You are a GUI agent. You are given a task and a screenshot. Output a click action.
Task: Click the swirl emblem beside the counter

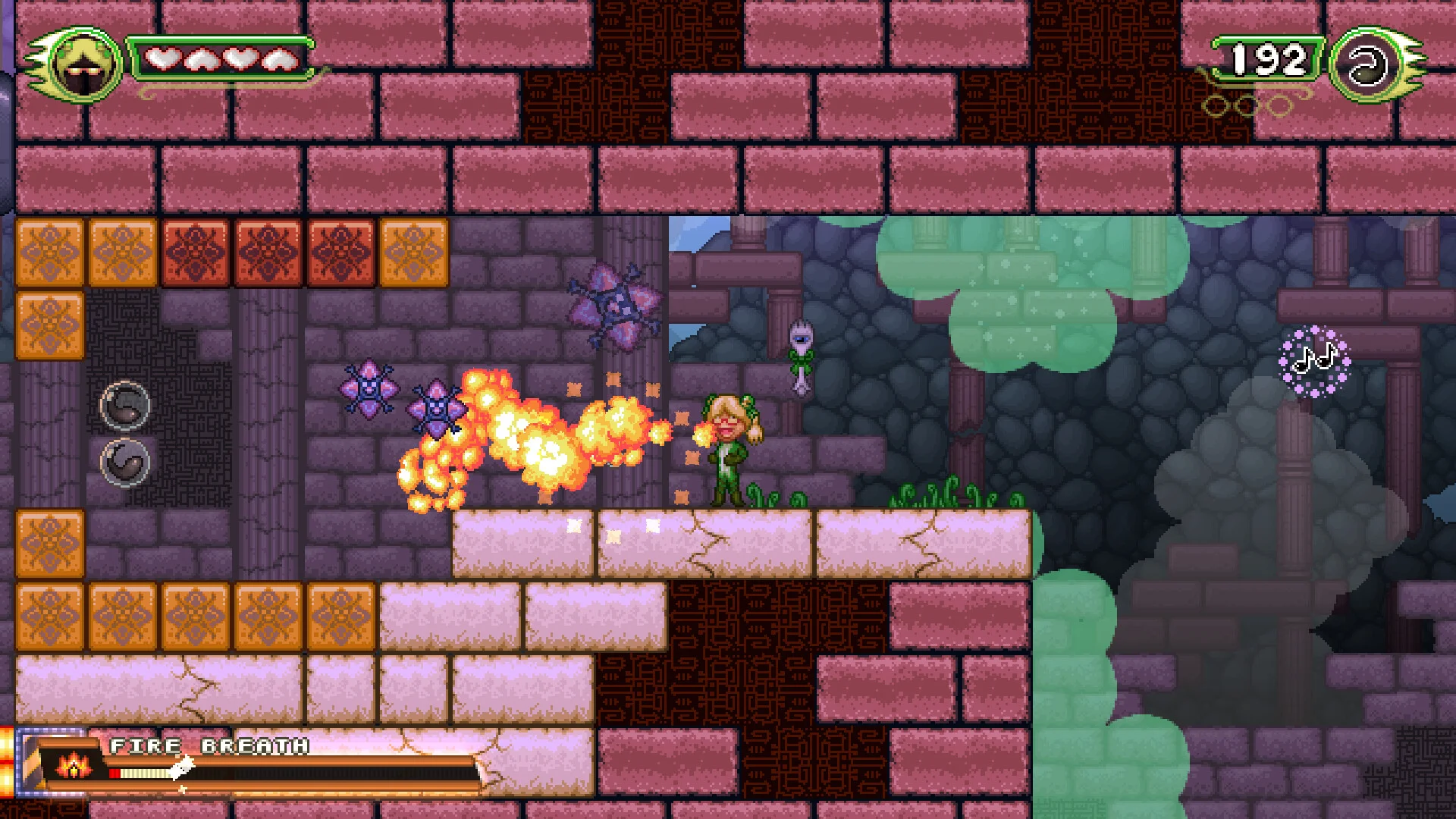coord(1368,65)
